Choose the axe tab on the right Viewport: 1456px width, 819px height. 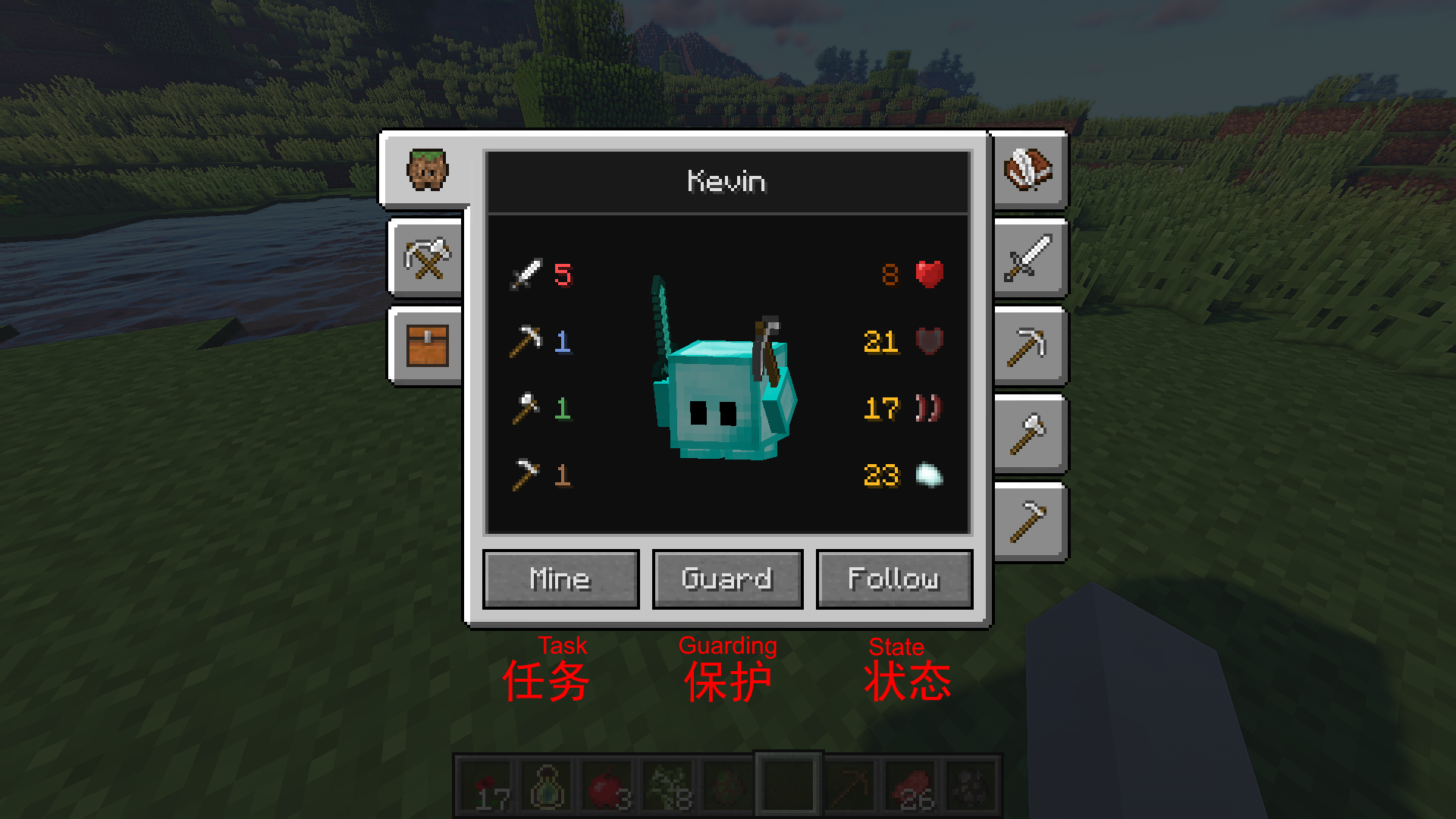[1028, 435]
